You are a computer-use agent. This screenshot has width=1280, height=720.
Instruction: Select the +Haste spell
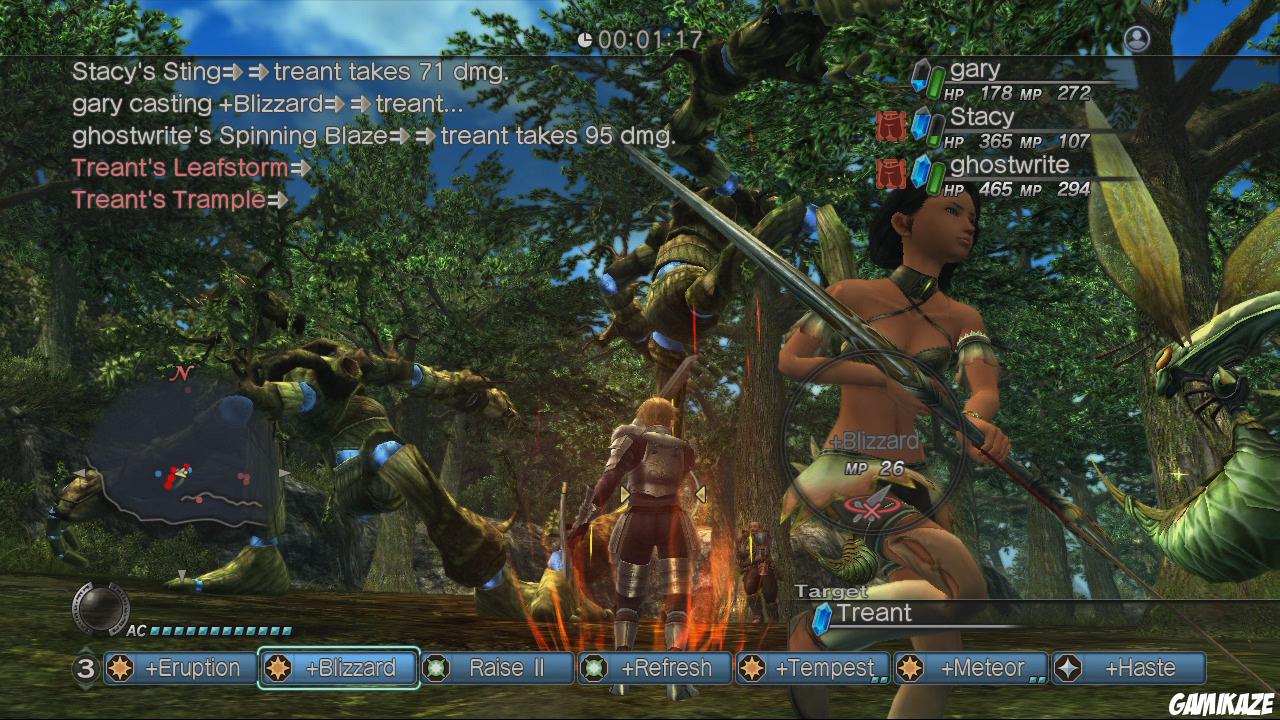(1129, 668)
